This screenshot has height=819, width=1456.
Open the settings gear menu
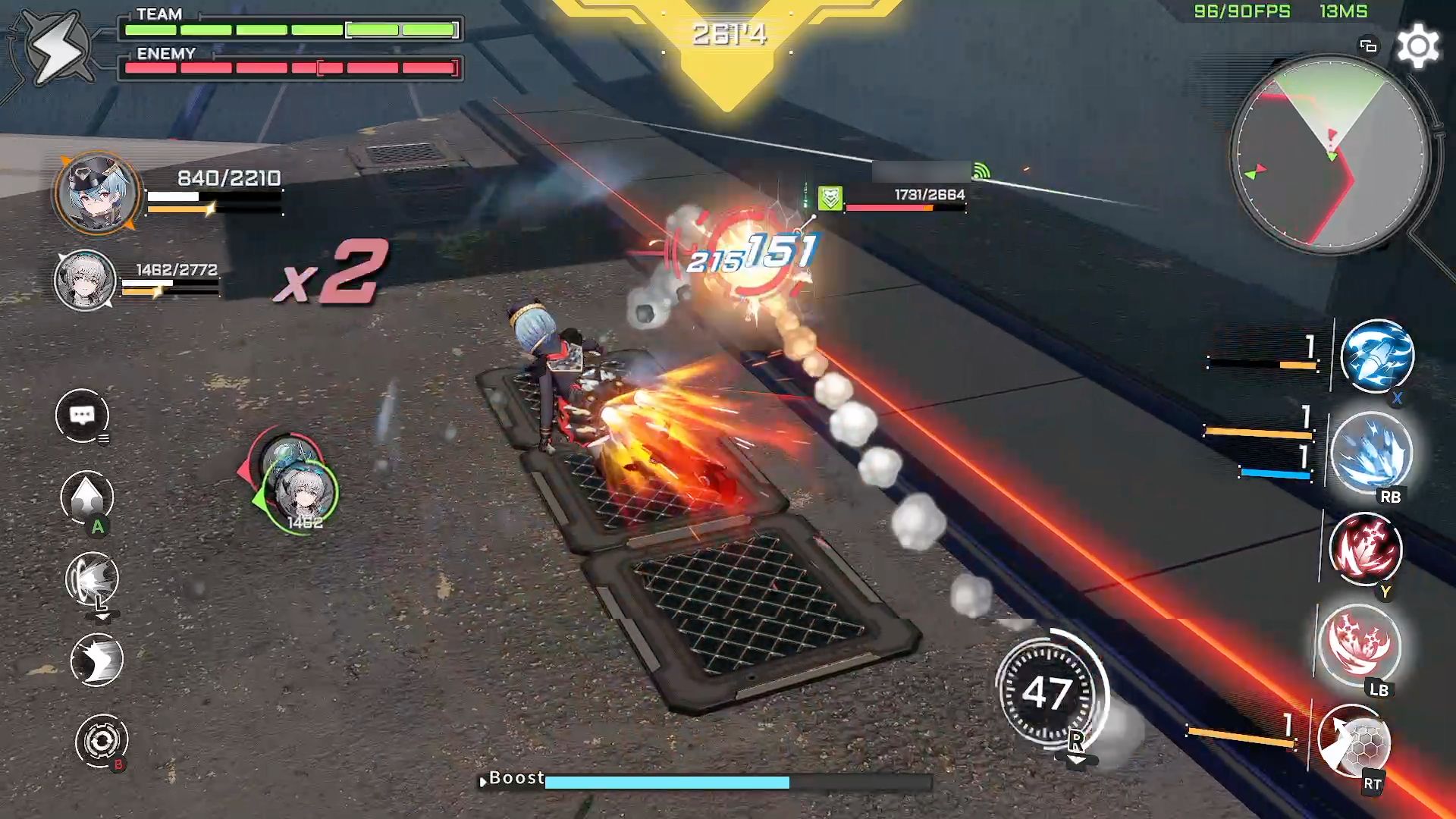coord(1417,47)
